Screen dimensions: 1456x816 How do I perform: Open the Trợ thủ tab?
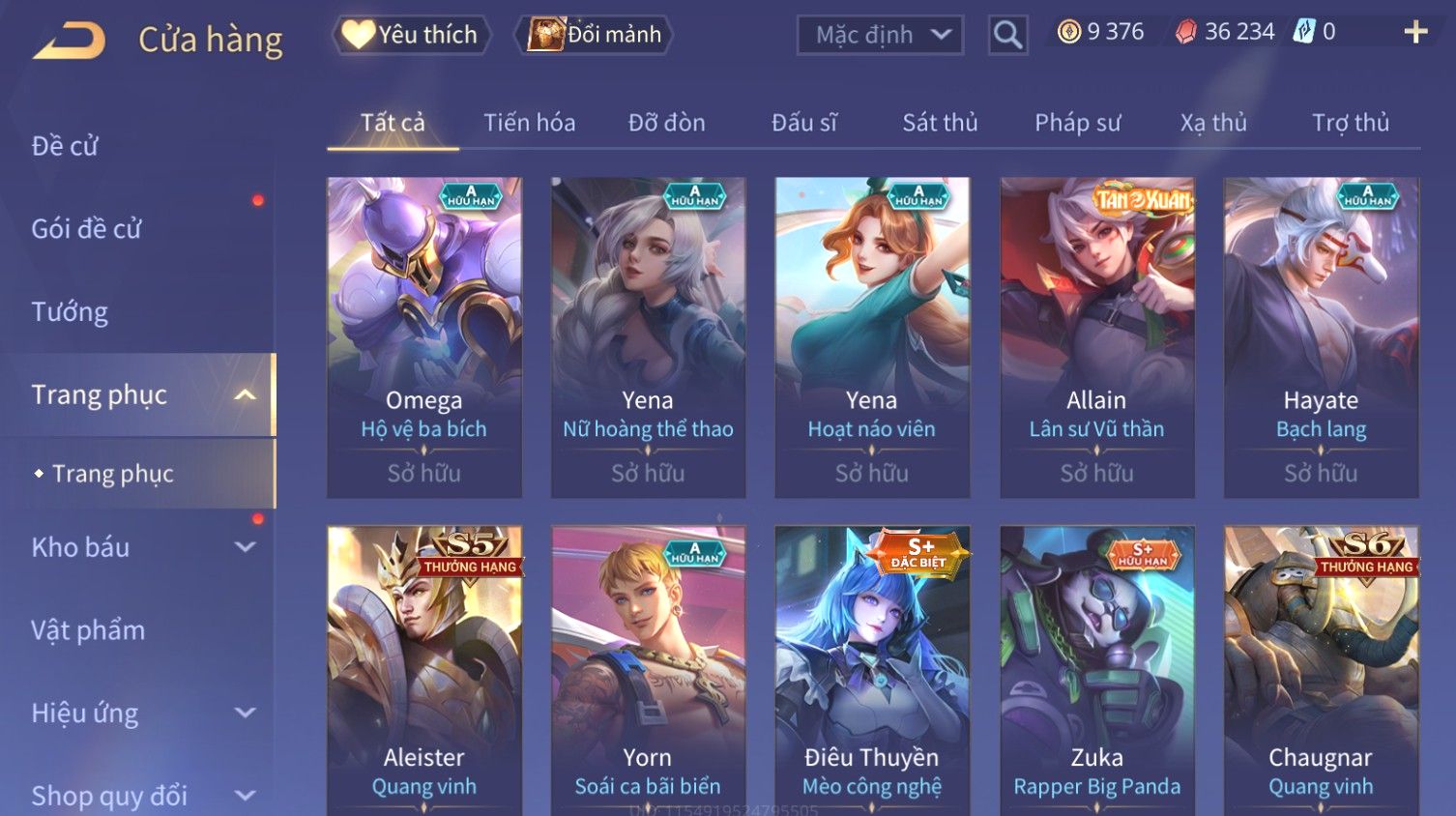pyautogui.click(x=1350, y=123)
